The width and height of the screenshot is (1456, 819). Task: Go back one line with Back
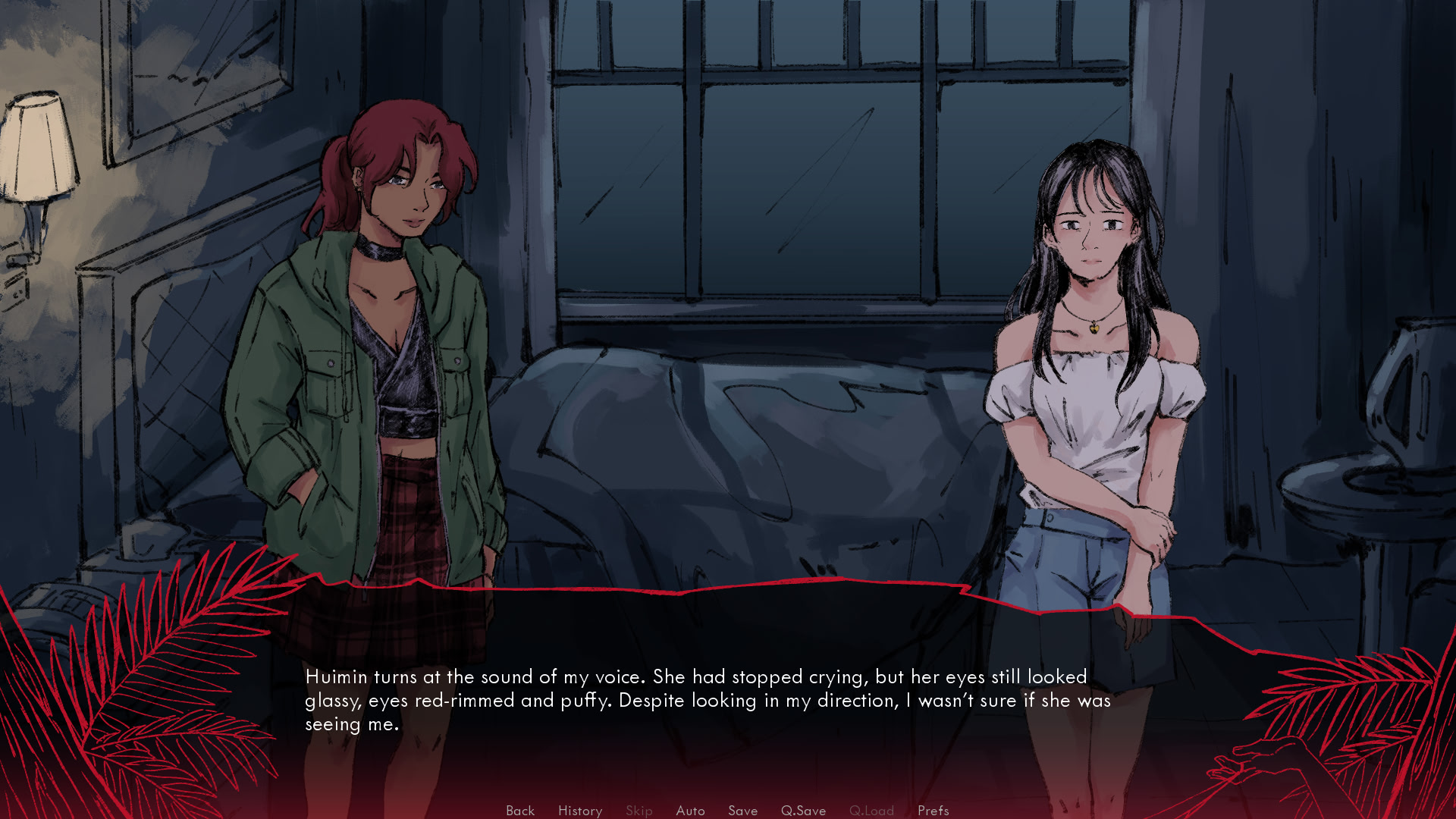520,810
